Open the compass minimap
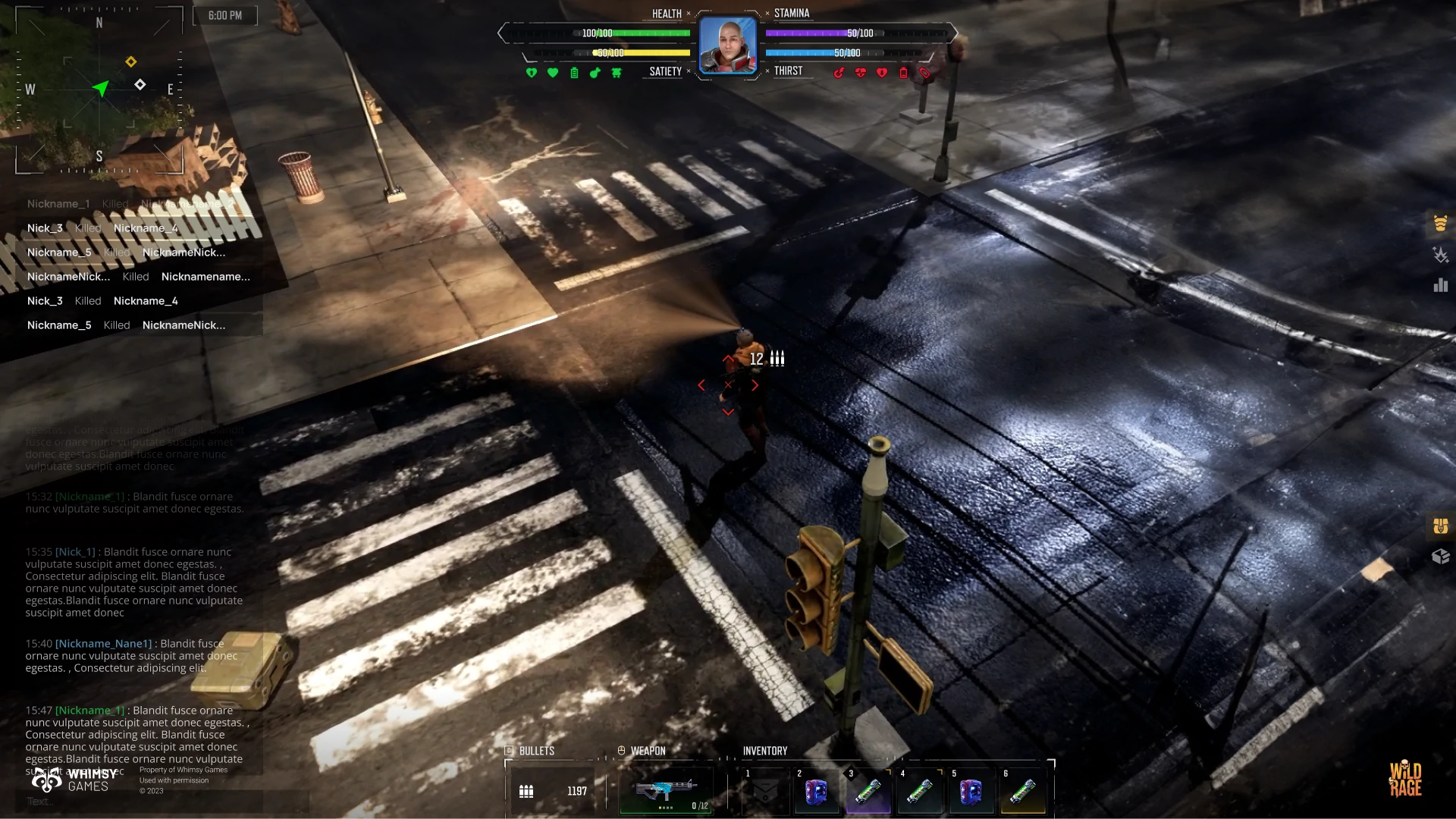 (99, 89)
